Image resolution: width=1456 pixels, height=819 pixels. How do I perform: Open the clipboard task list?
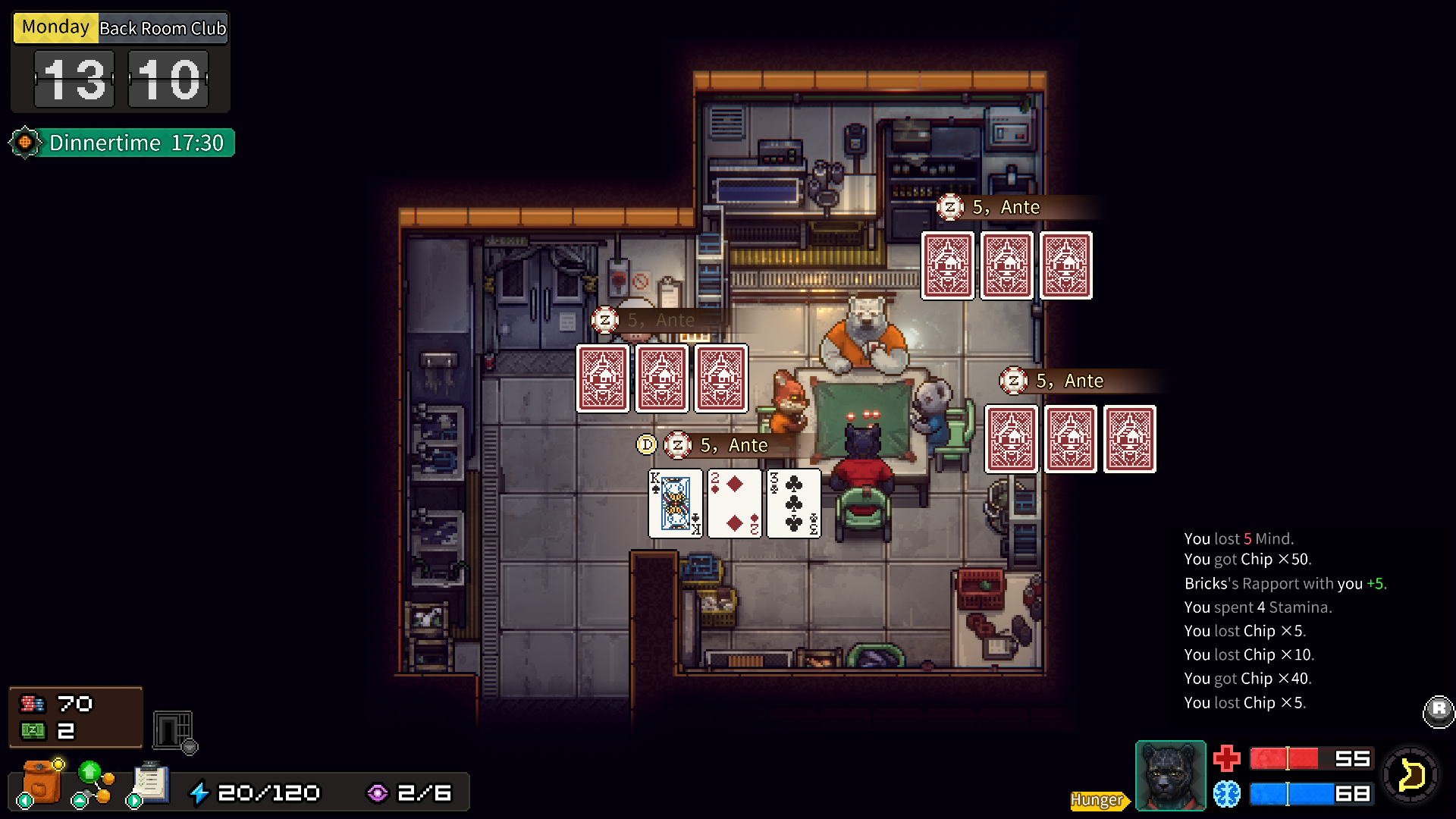[150, 783]
